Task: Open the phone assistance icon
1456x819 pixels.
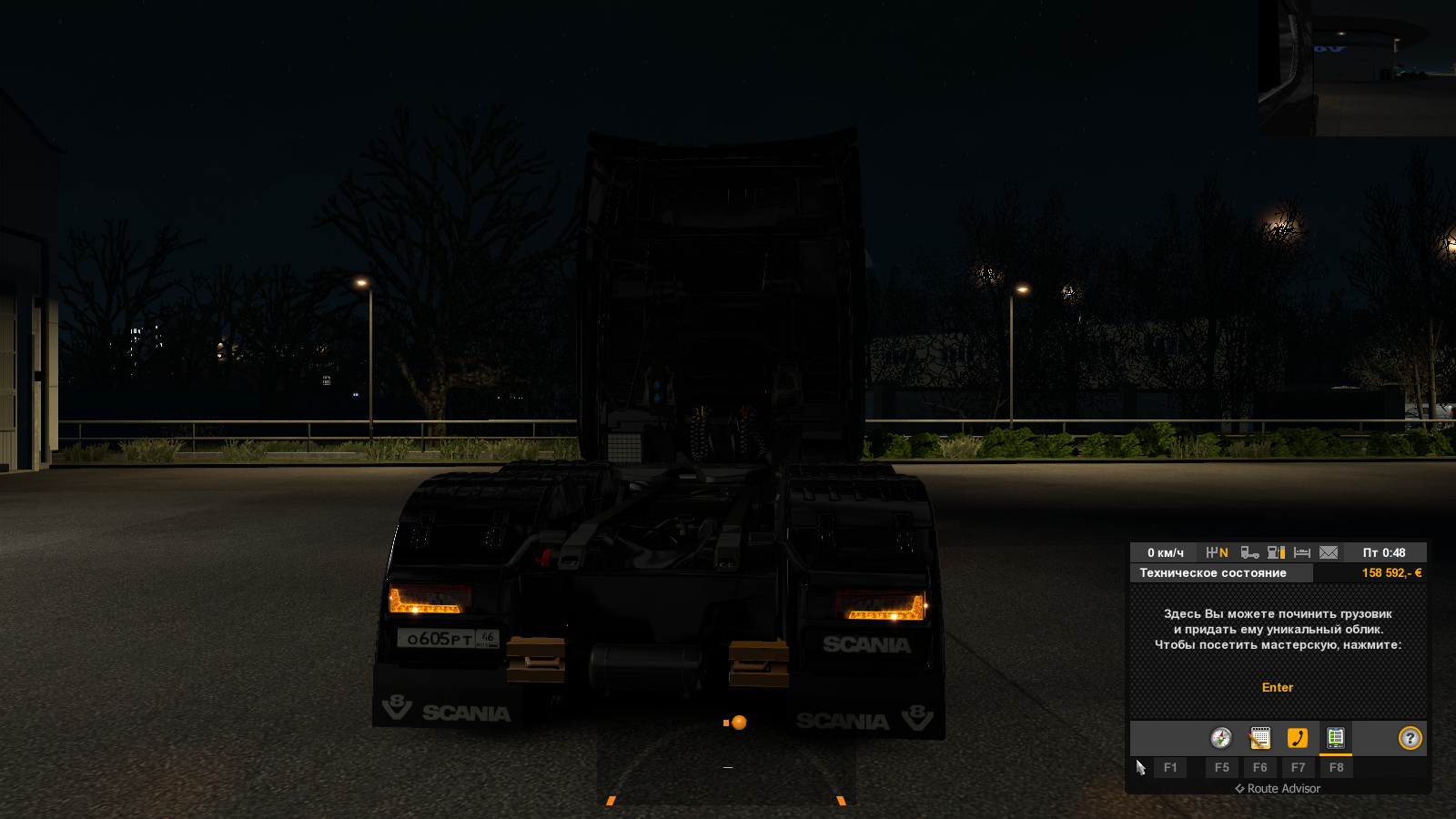Action: click(1298, 737)
